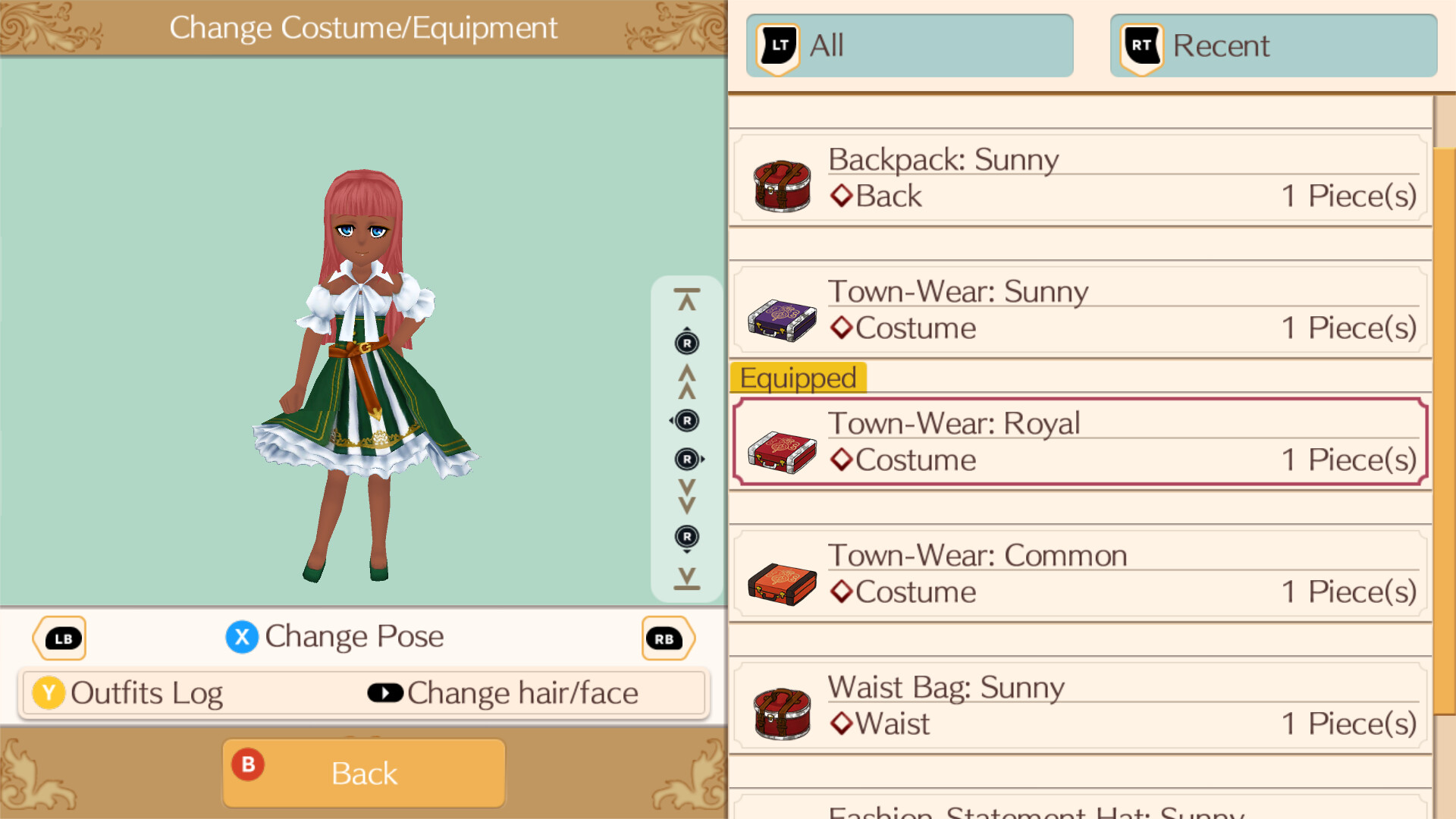The image size is (1456, 819).
Task: Select the Town-Wear: Common costume to equip
Action: pyautogui.click(x=1077, y=573)
